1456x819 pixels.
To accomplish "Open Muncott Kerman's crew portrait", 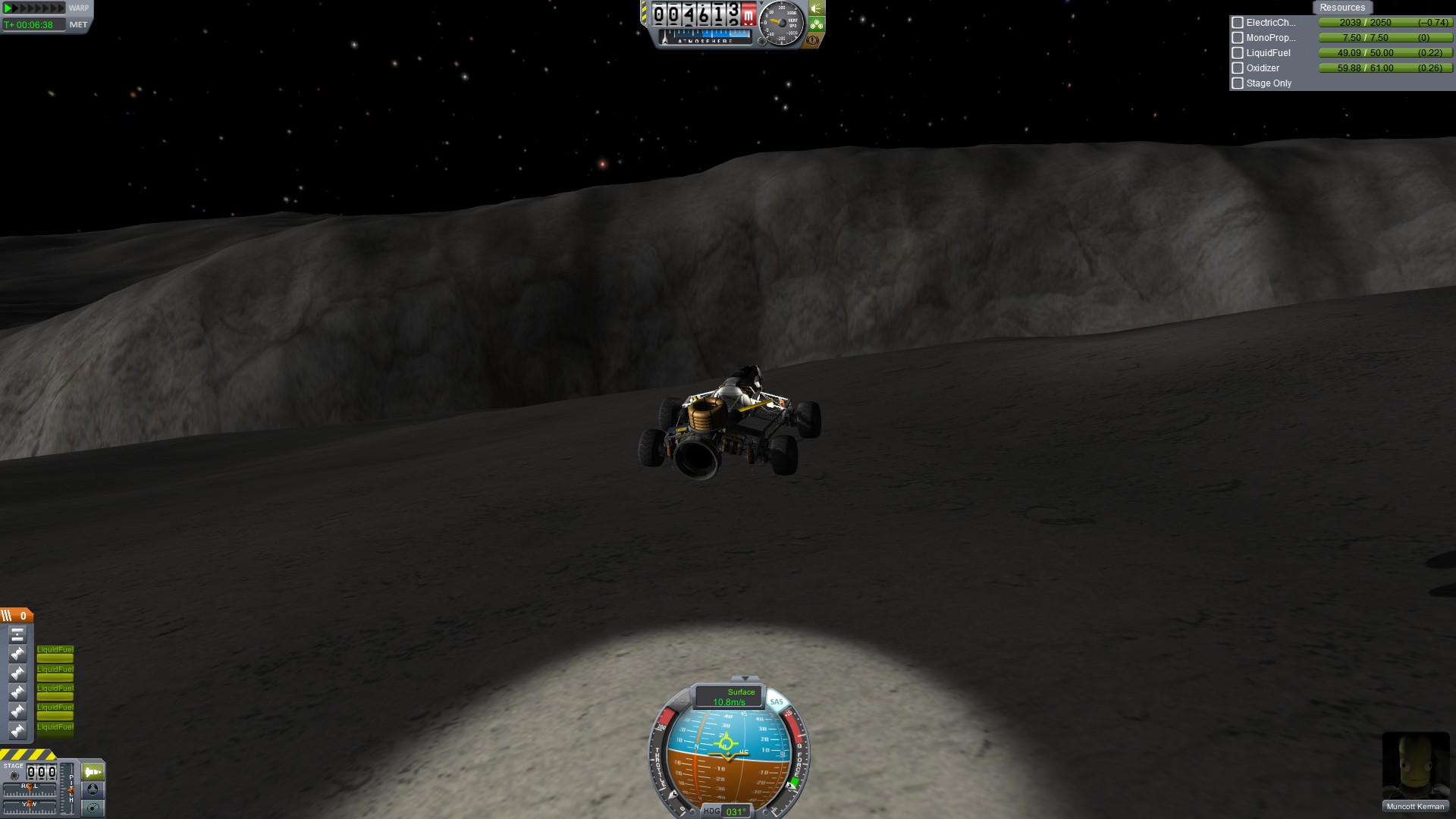I will click(x=1415, y=766).
